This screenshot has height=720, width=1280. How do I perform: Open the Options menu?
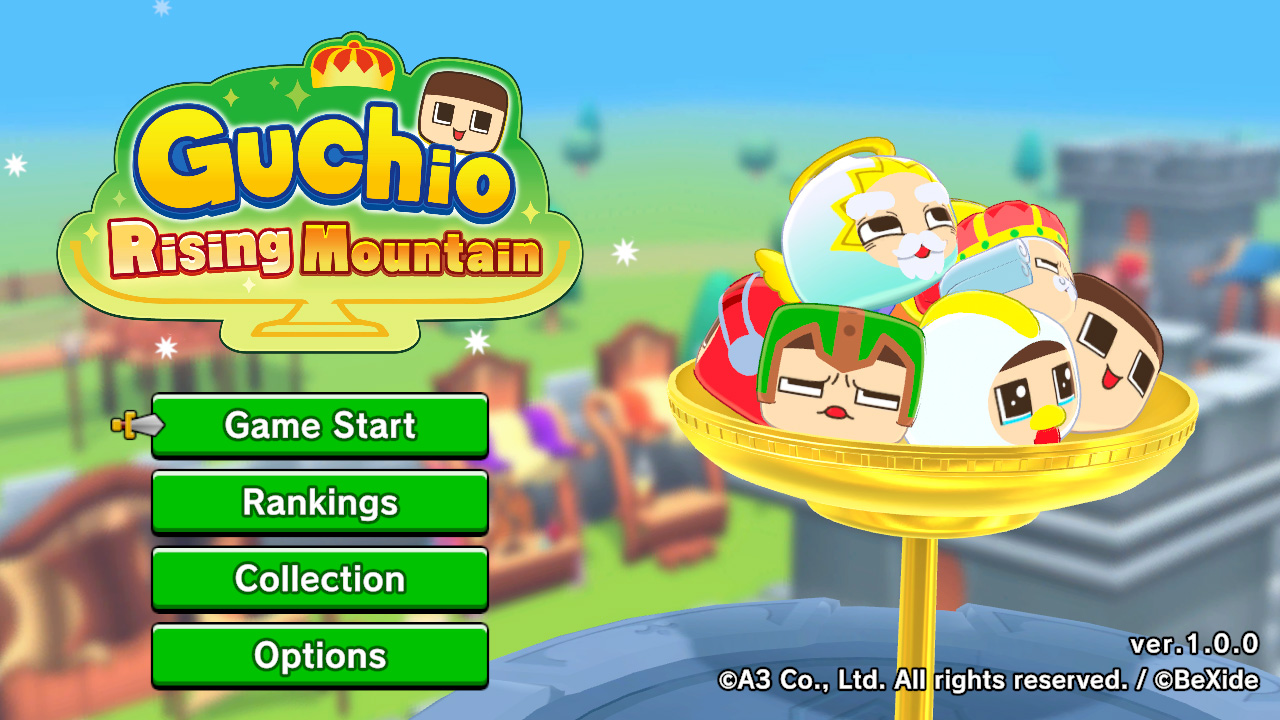[x=320, y=656]
